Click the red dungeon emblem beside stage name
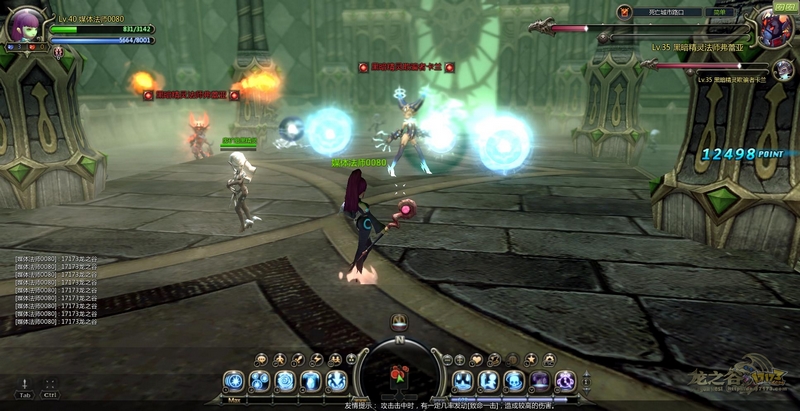Viewport: 800px width, 411px height. click(x=623, y=12)
